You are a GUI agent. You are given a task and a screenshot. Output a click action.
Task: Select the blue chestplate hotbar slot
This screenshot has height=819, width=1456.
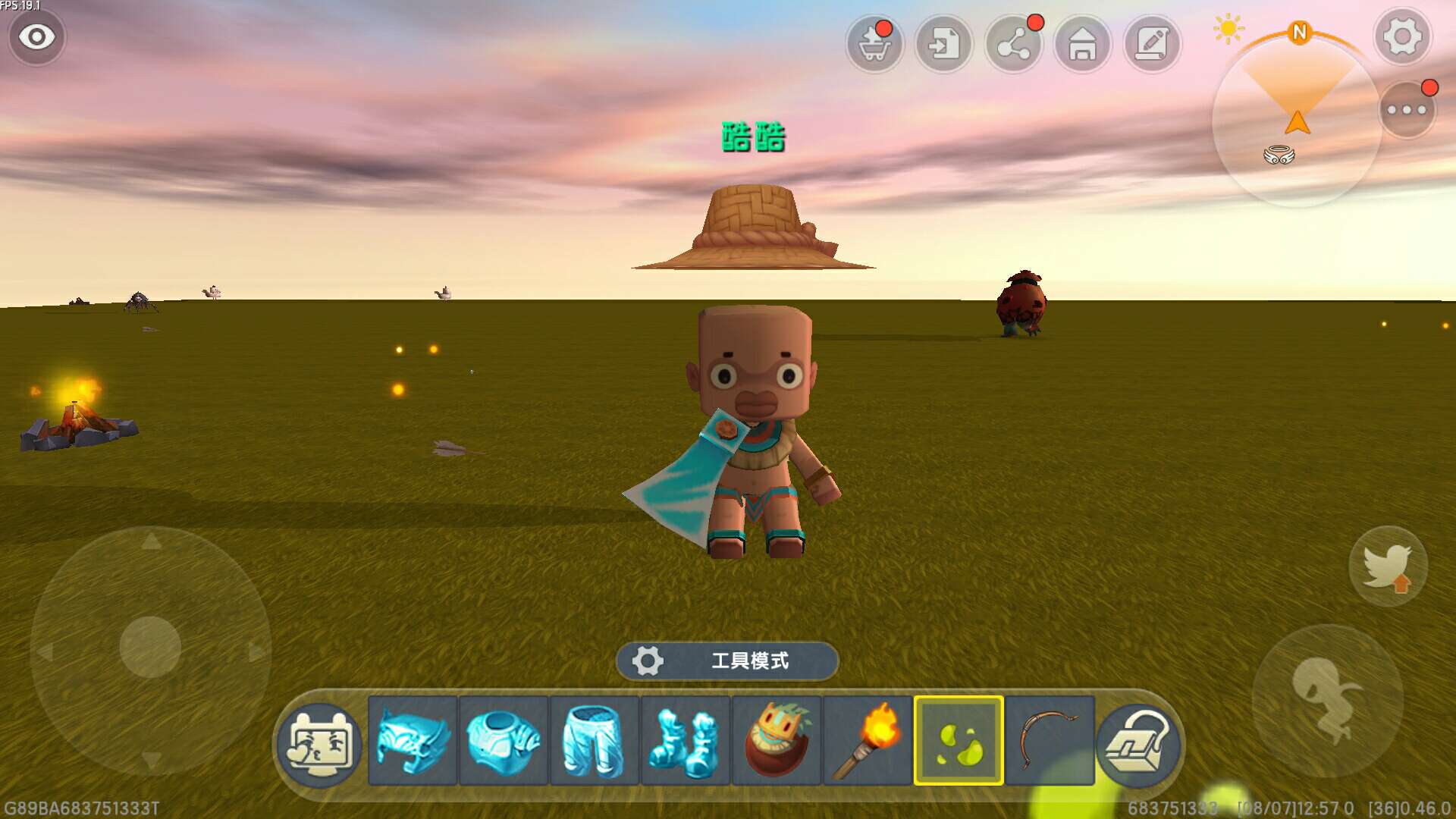pos(504,741)
